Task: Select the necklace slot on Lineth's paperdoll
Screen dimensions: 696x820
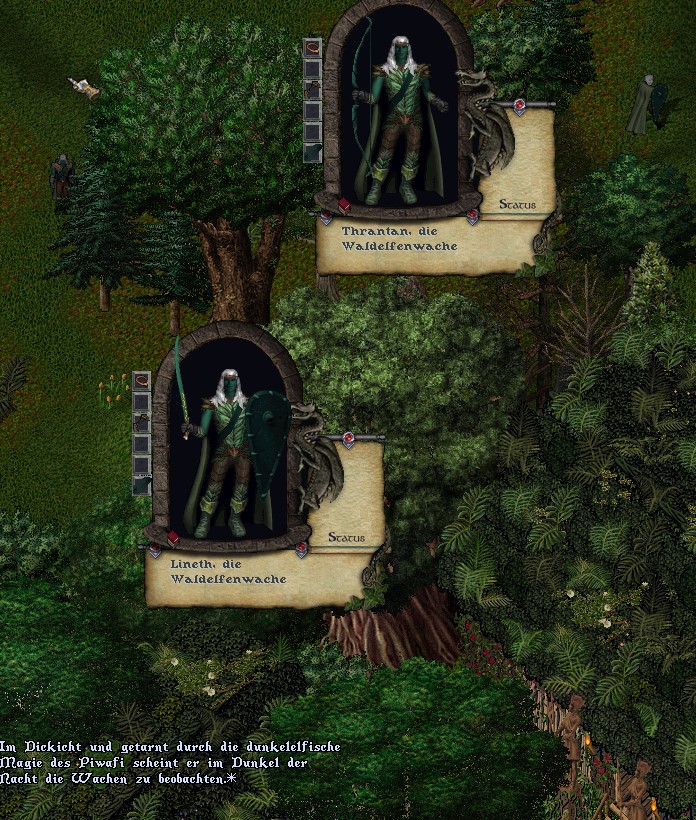Action: tap(142, 381)
